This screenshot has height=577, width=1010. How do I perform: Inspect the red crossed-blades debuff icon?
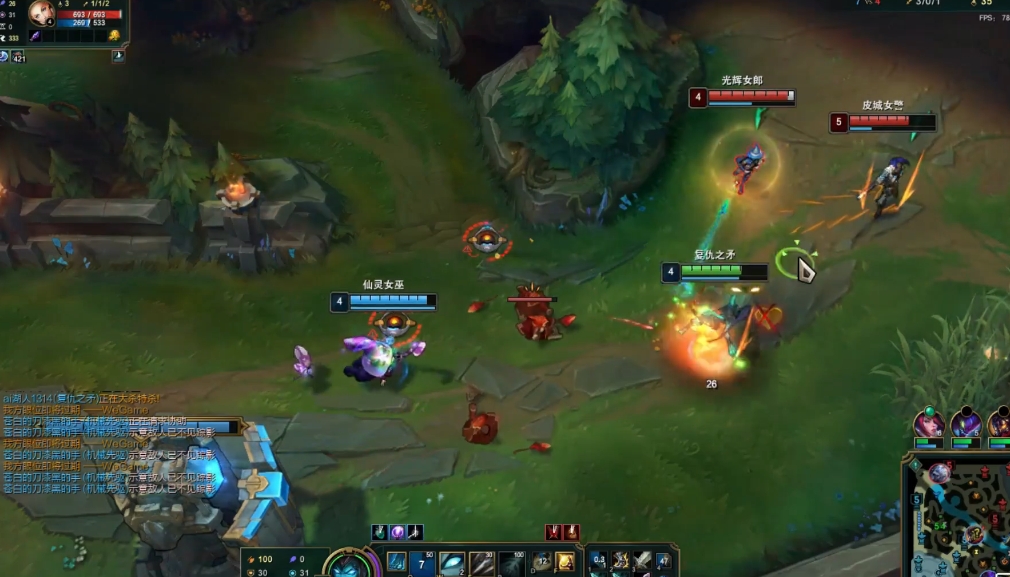point(553,532)
